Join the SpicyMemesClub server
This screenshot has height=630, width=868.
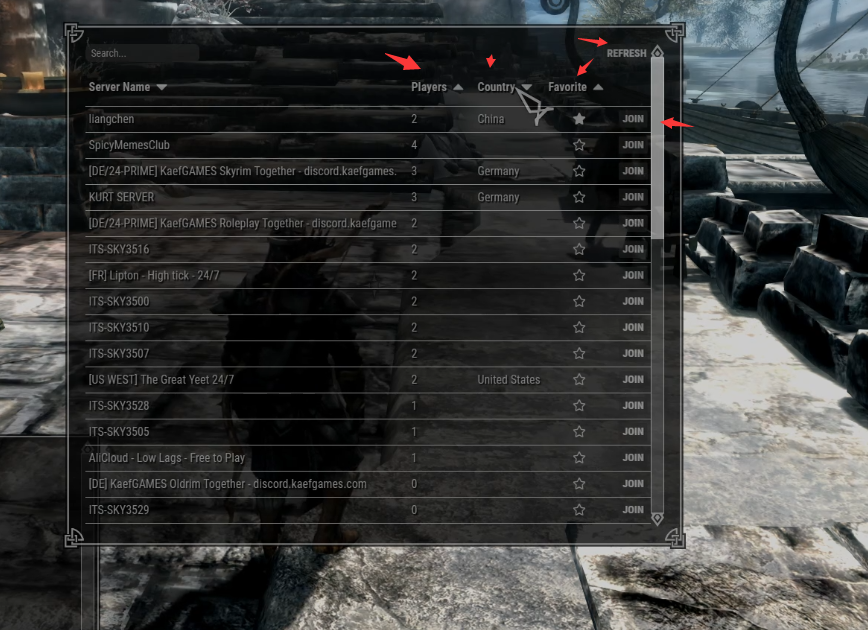tap(633, 145)
